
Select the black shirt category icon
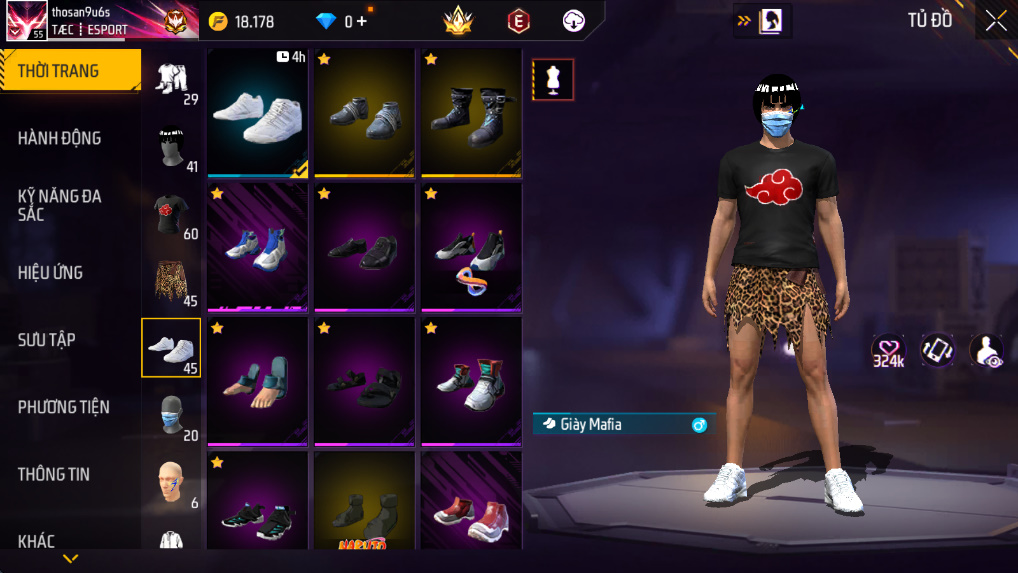171,213
